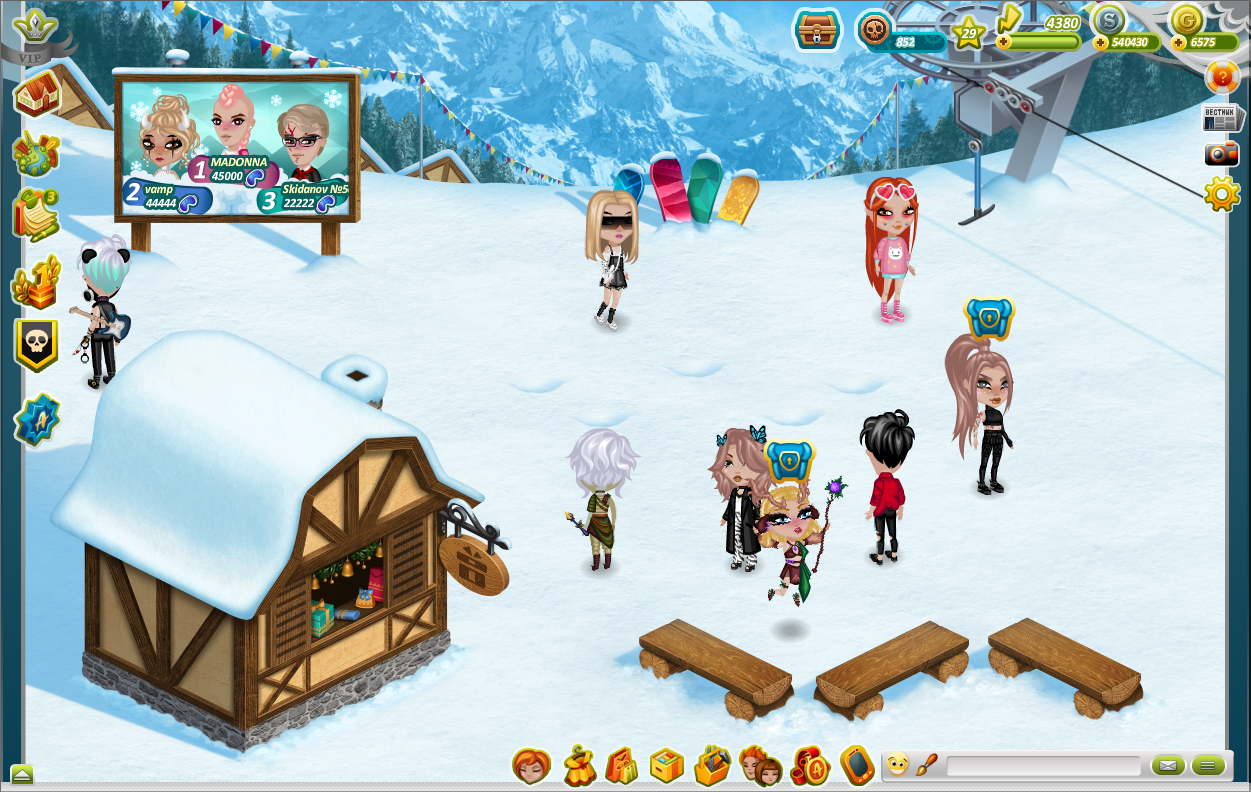Open the world map globe icon

coord(36,154)
